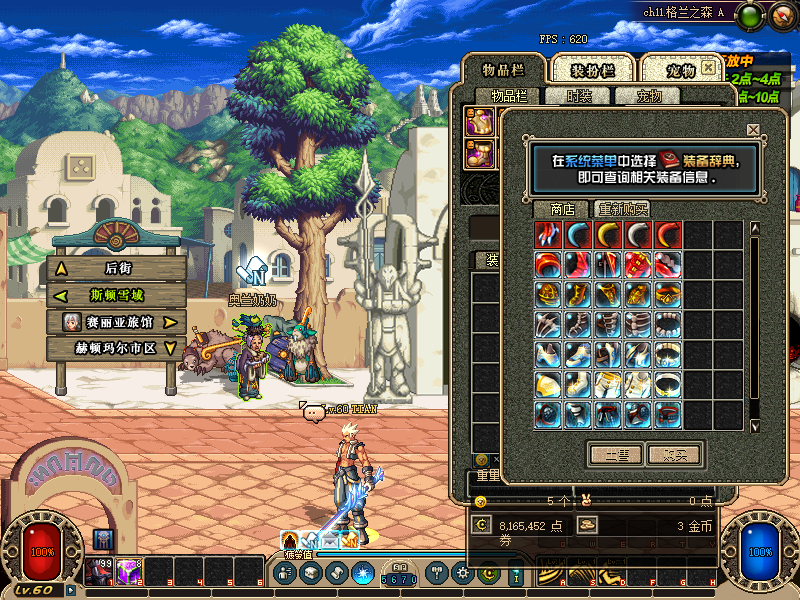Screen dimensions: 800x600
Task: Select the golden armor piece in inventory
Action: click(479, 123)
